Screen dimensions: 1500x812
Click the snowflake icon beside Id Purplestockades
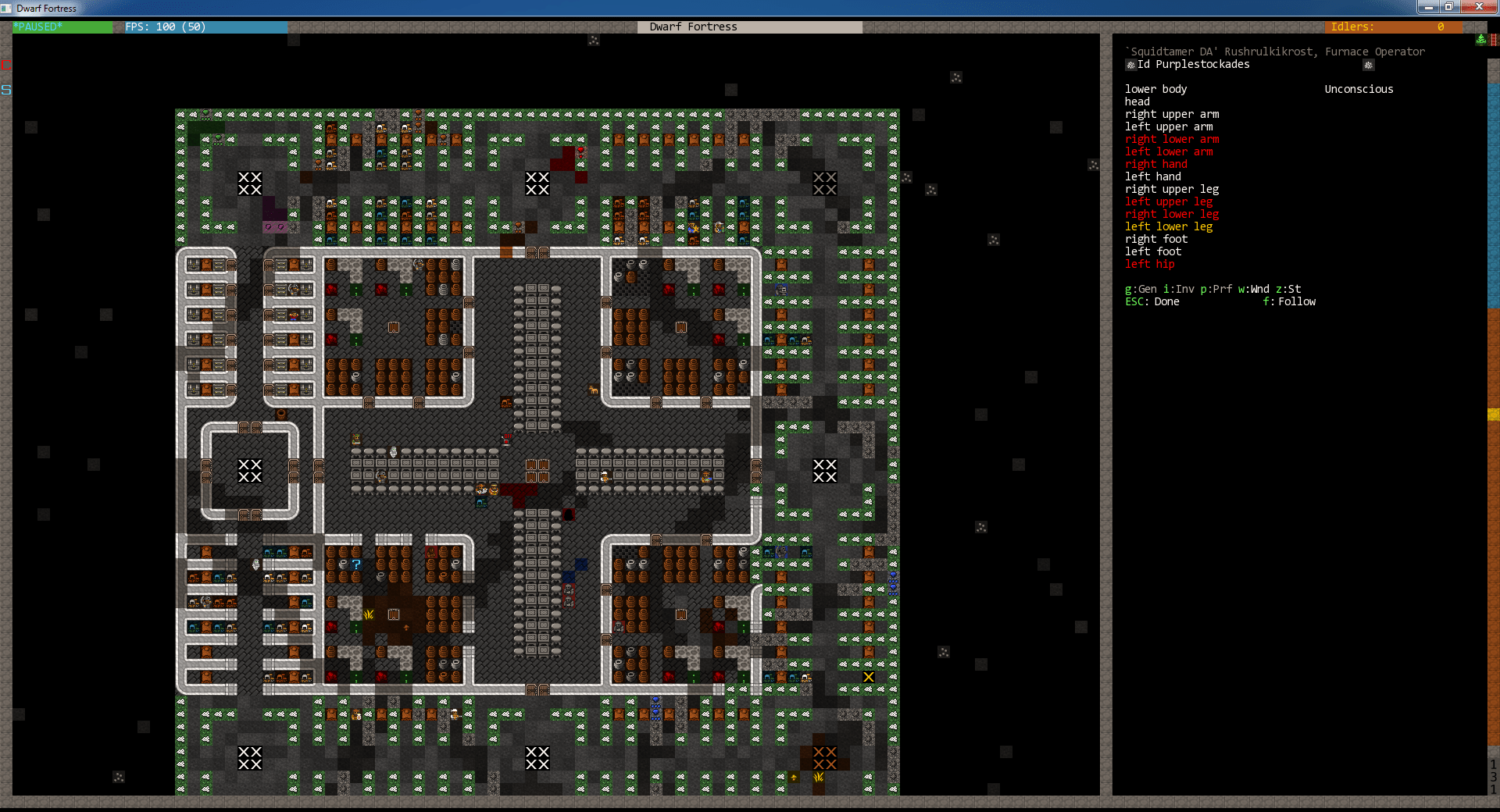(1130, 65)
